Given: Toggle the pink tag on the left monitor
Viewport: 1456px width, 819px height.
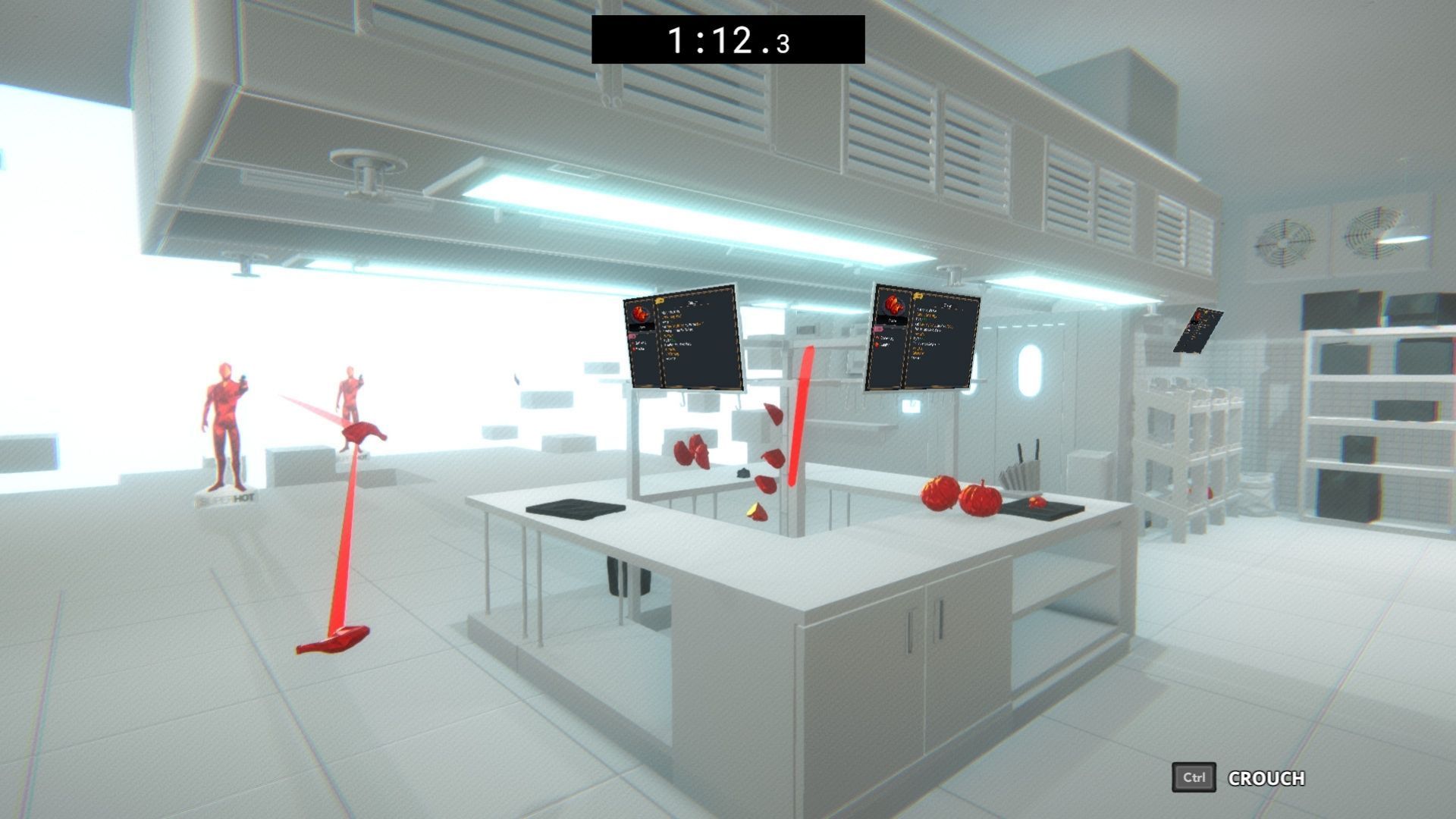Looking at the screenshot, I should click(x=632, y=336).
